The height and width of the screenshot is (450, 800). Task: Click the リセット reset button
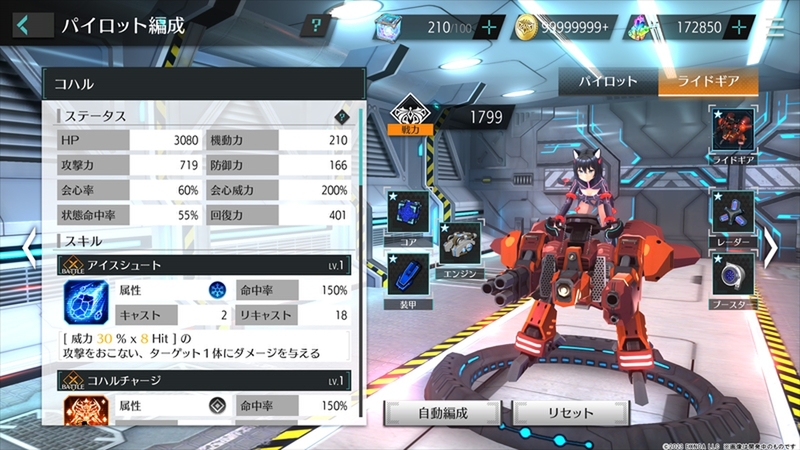pyautogui.click(x=571, y=412)
